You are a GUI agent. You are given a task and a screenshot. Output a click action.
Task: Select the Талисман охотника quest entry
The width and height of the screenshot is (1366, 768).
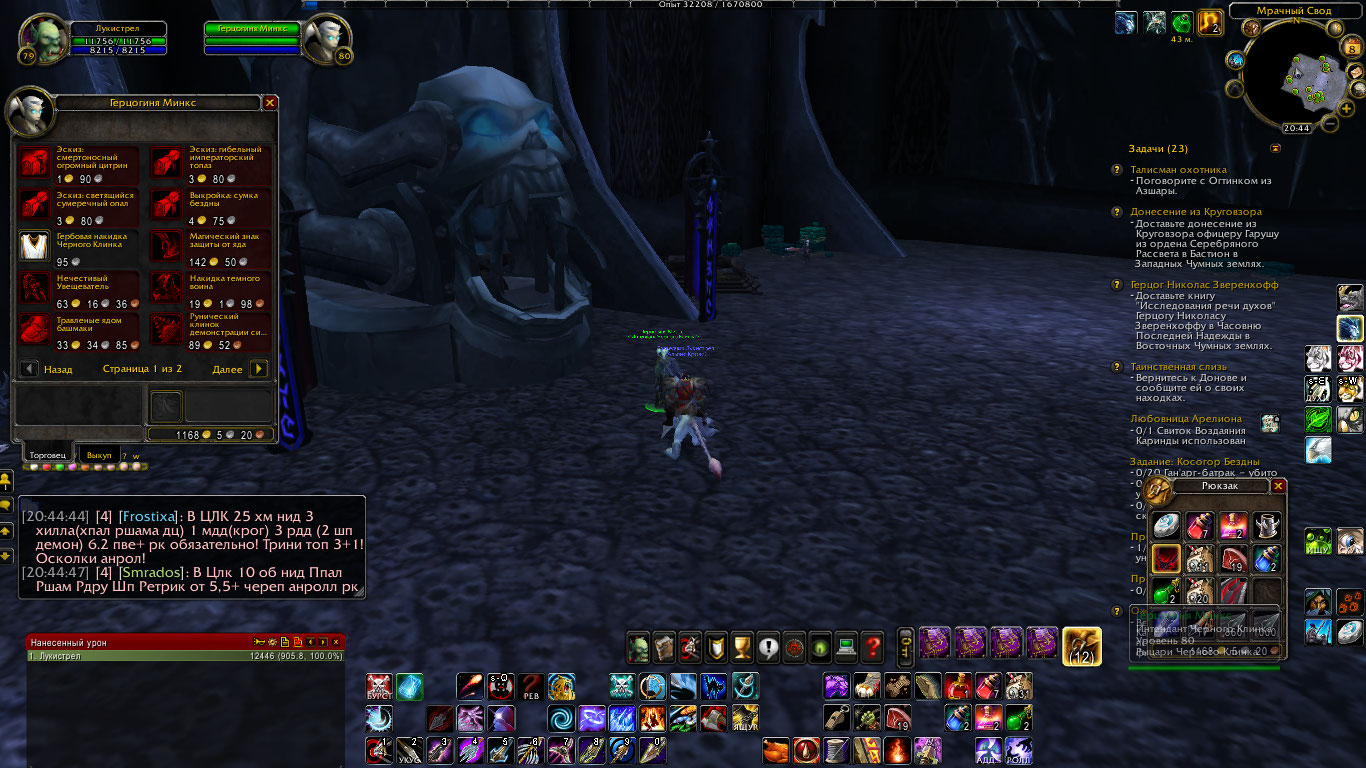coord(1178,170)
